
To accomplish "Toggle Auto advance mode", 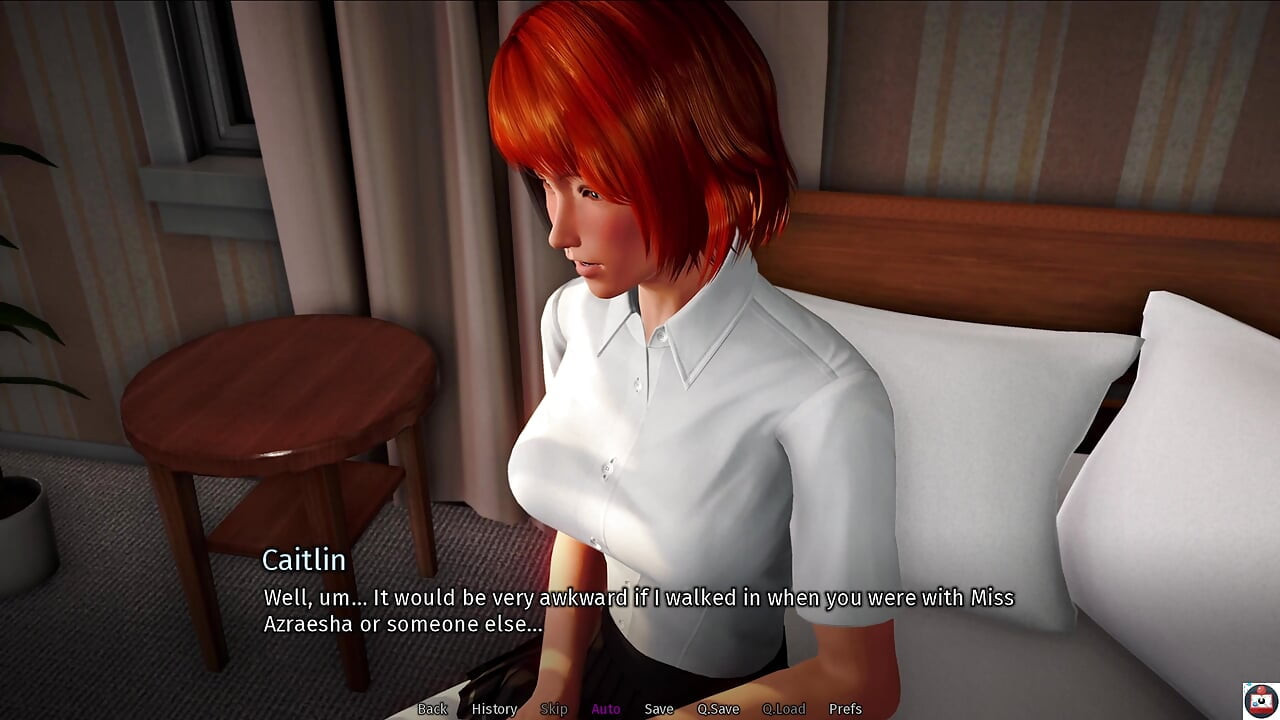I will click(606, 709).
